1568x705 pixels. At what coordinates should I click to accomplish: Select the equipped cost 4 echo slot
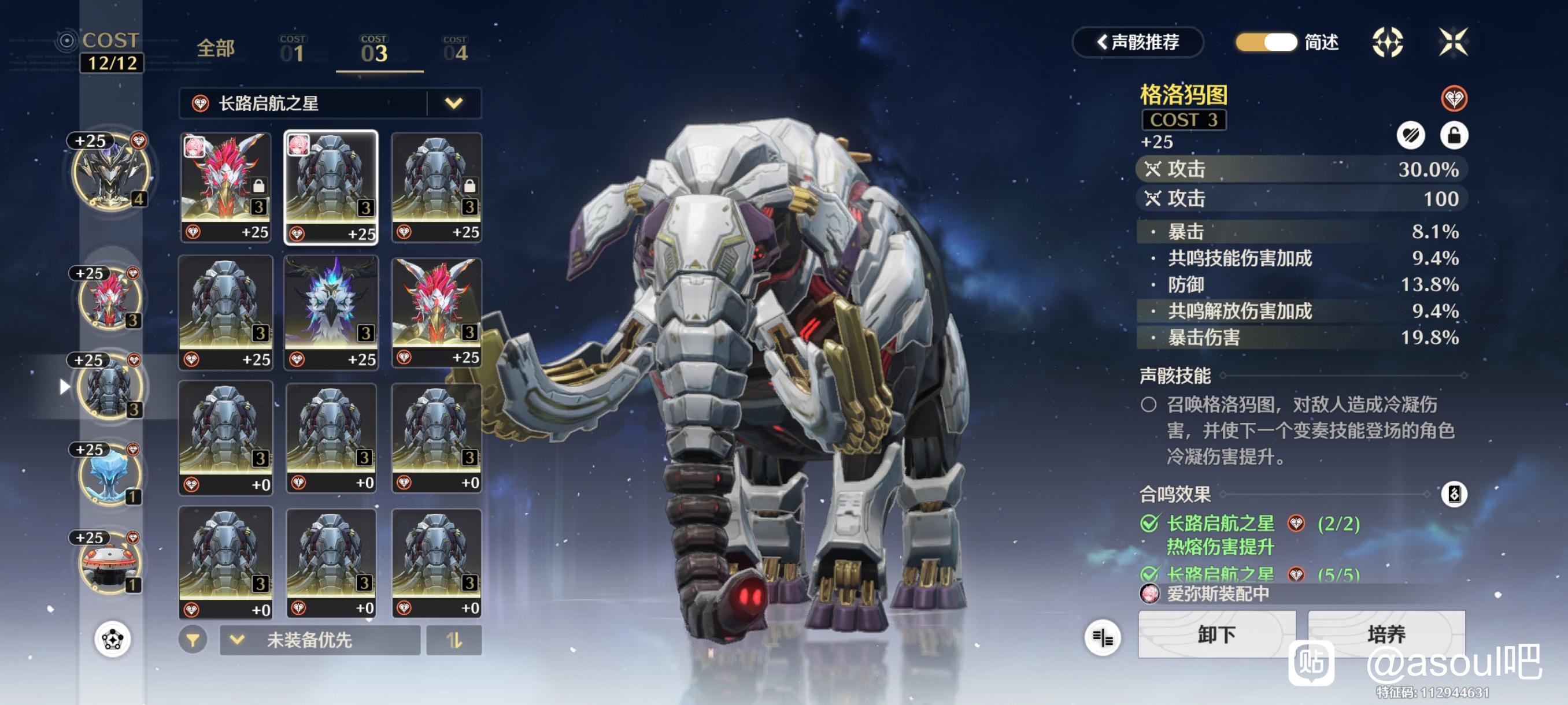pyautogui.click(x=110, y=172)
